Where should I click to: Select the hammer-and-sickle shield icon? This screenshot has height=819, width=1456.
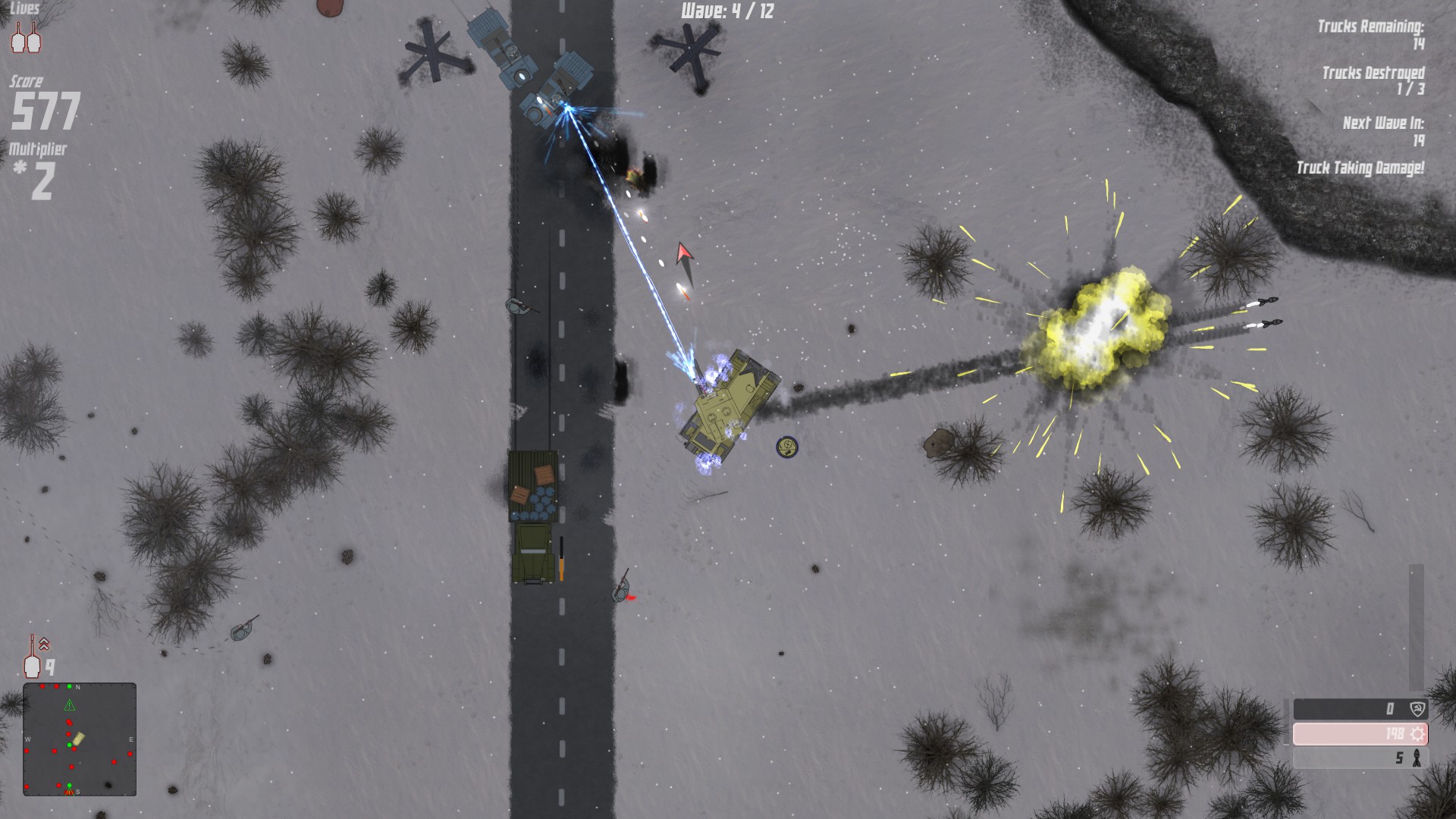click(x=1417, y=709)
